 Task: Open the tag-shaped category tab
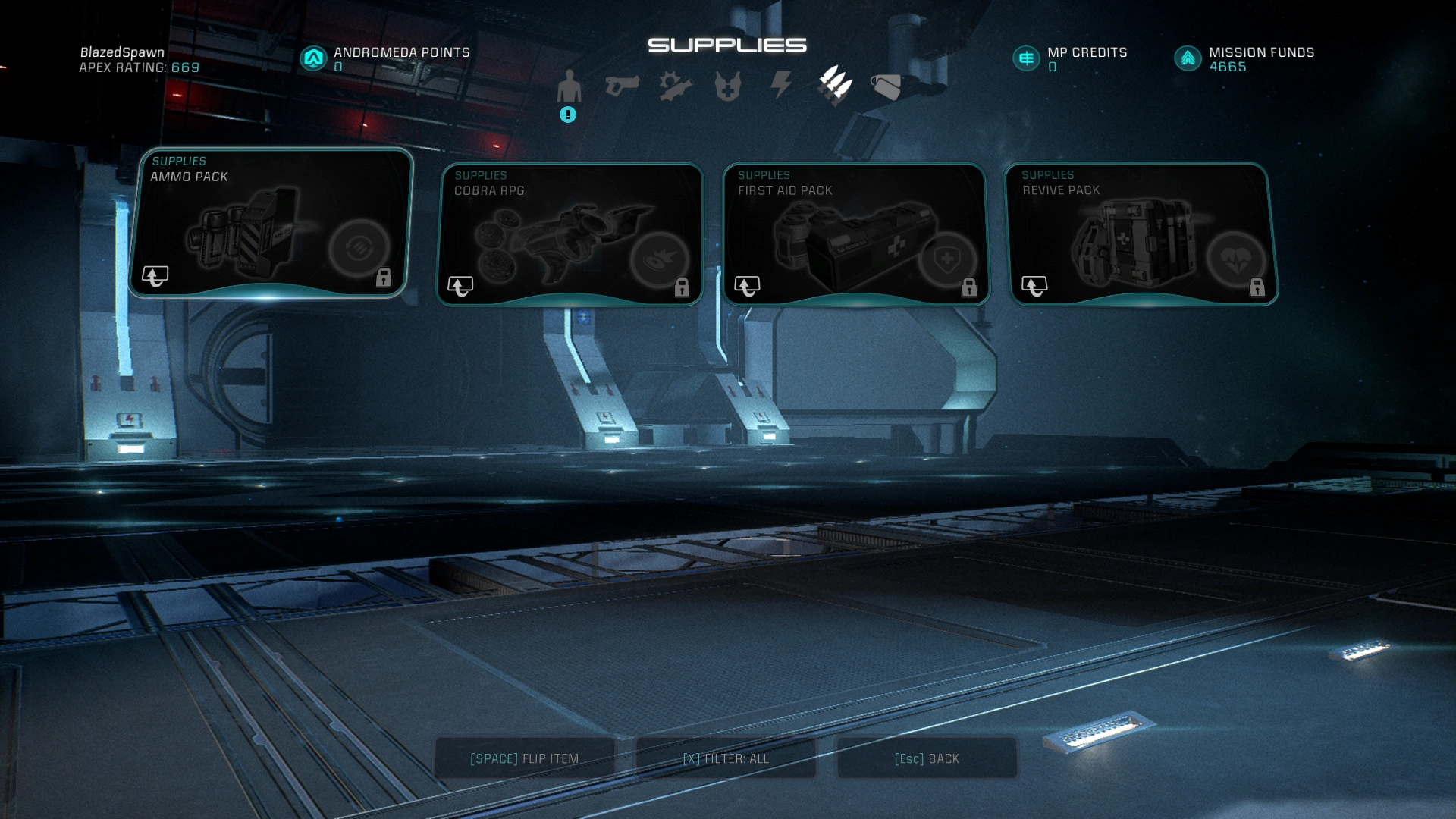coord(886,86)
